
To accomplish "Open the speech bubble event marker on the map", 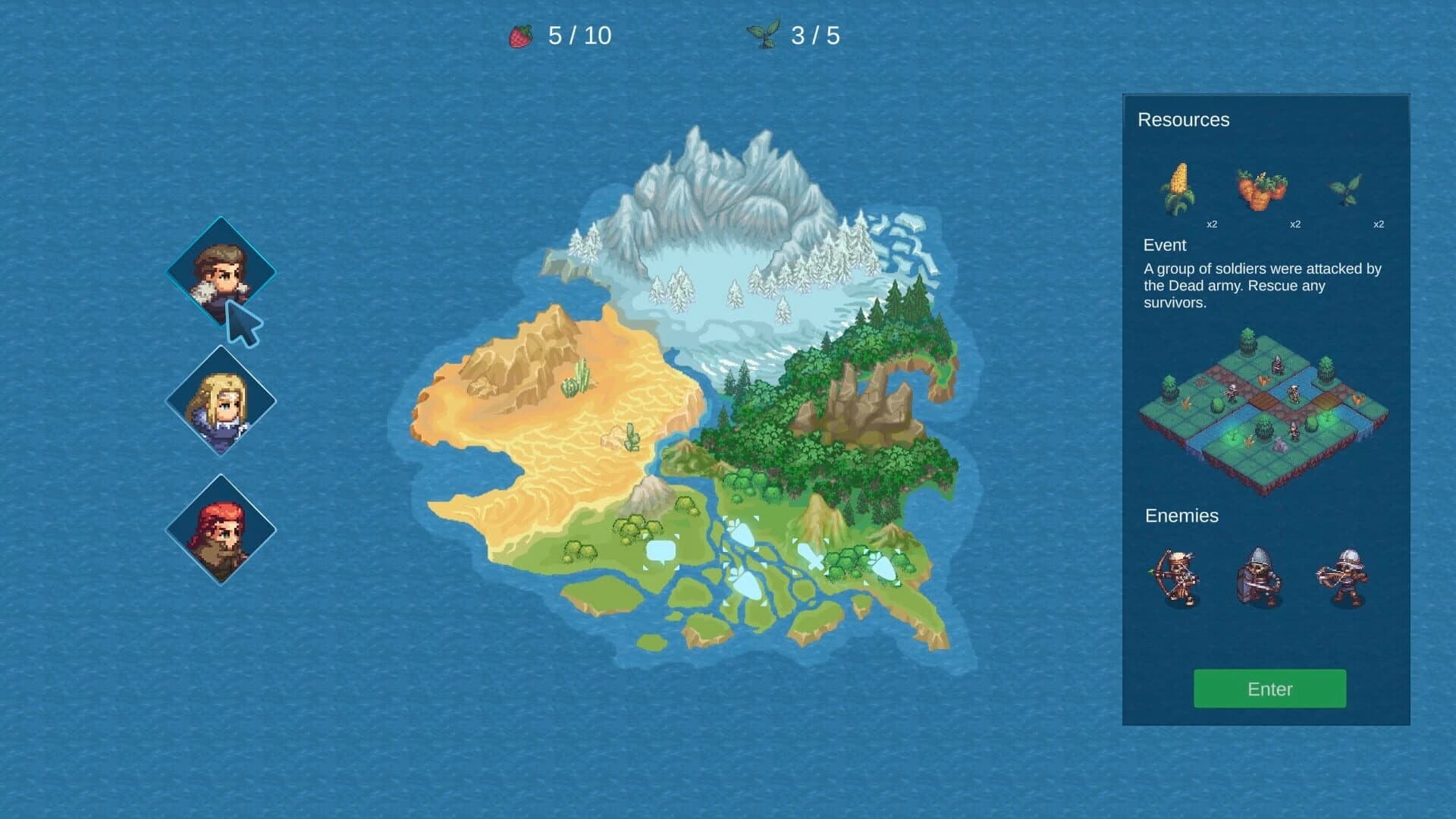I will coord(662,551).
